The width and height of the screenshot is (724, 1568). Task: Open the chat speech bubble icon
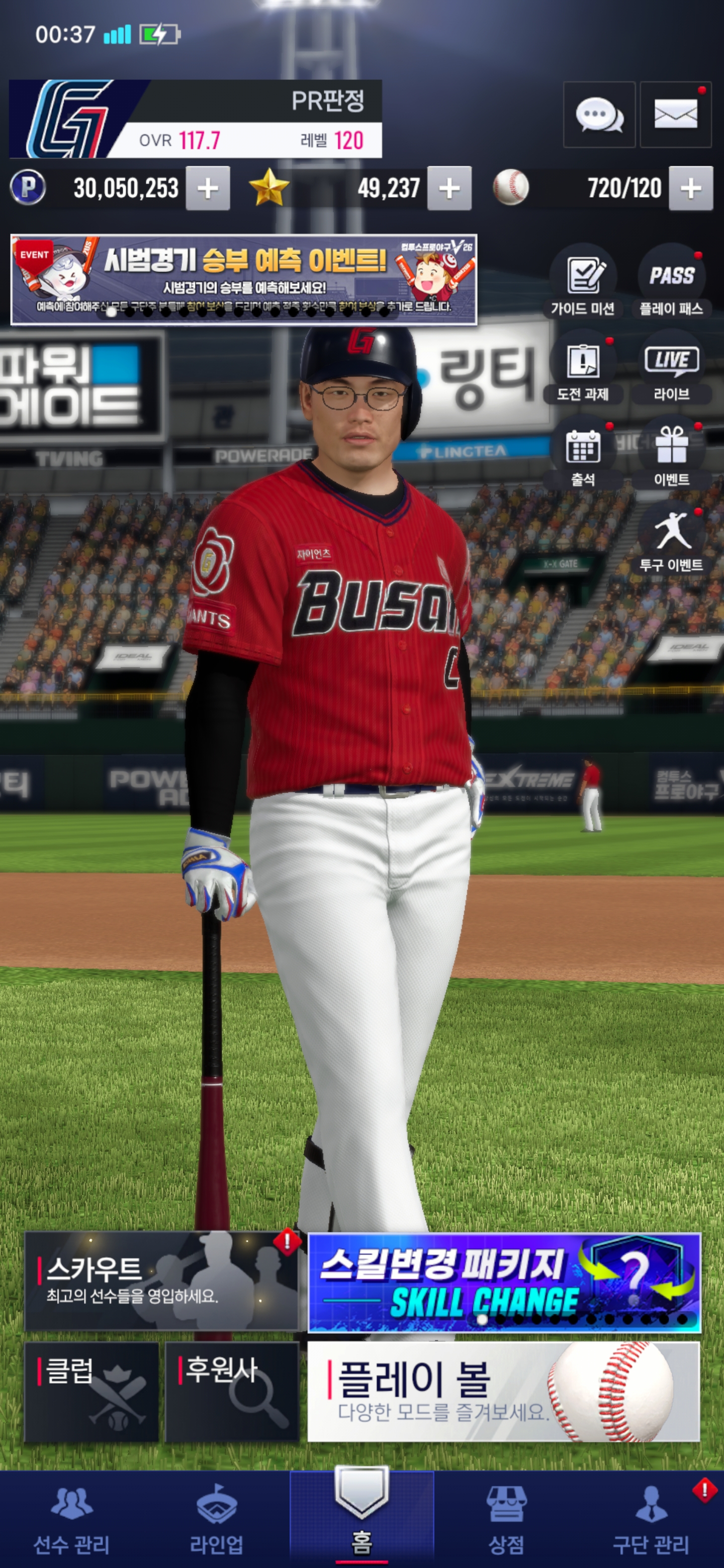[599, 115]
